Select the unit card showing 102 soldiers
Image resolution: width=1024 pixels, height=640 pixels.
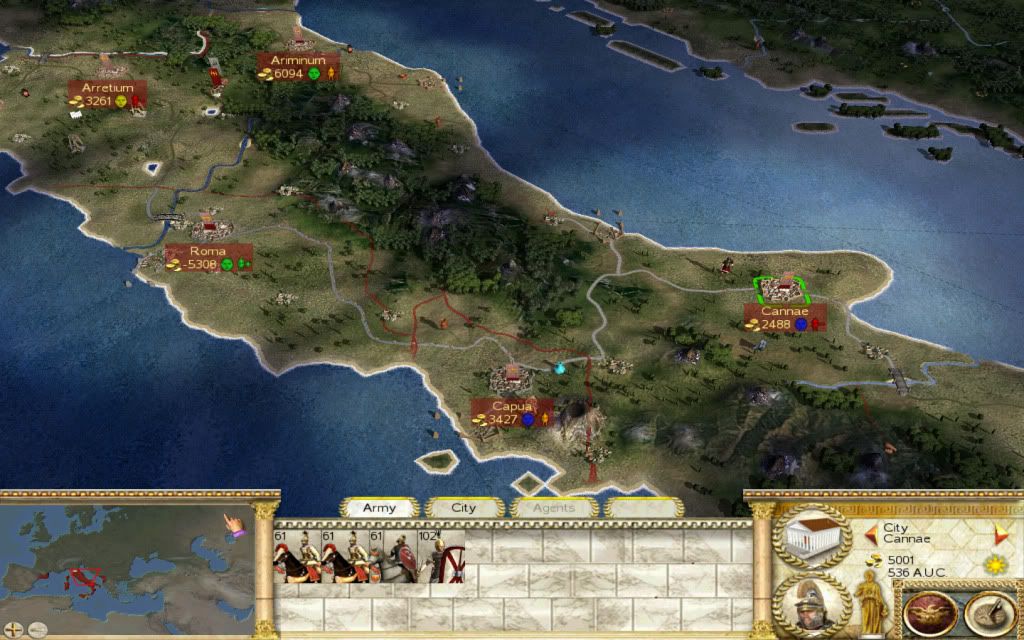point(441,557)
